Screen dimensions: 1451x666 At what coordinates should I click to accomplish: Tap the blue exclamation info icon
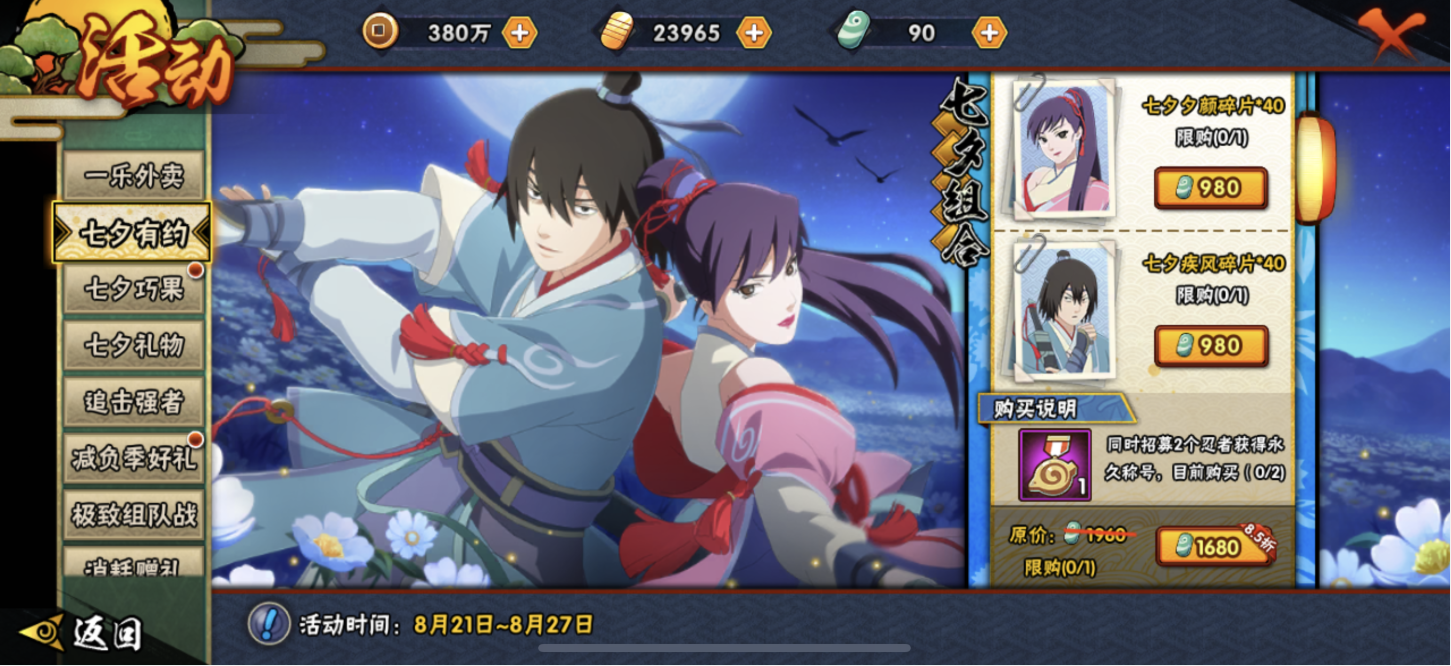click(268, 624)
